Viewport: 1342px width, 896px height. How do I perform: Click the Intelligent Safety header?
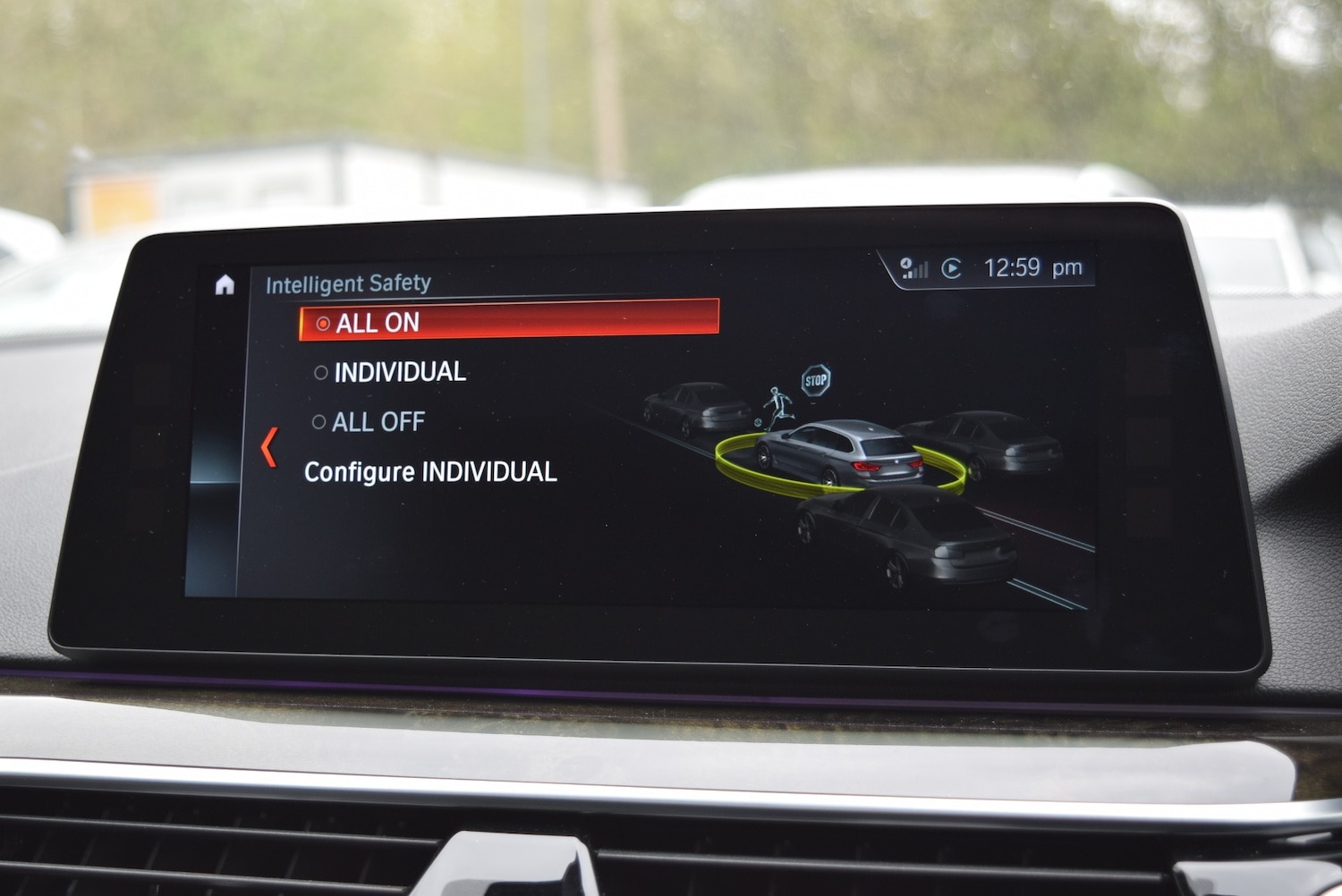348,283
